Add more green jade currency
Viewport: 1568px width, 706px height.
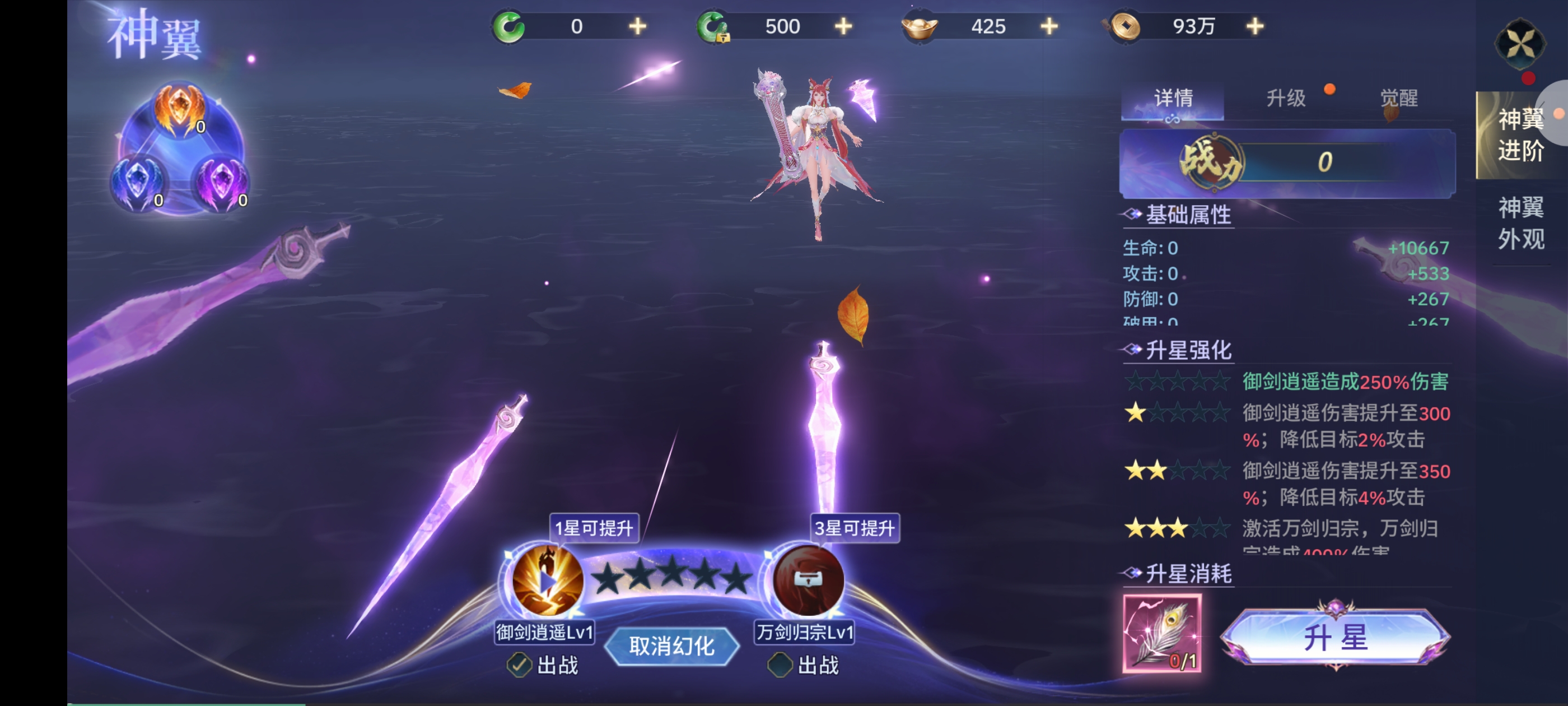coord(637,27)
